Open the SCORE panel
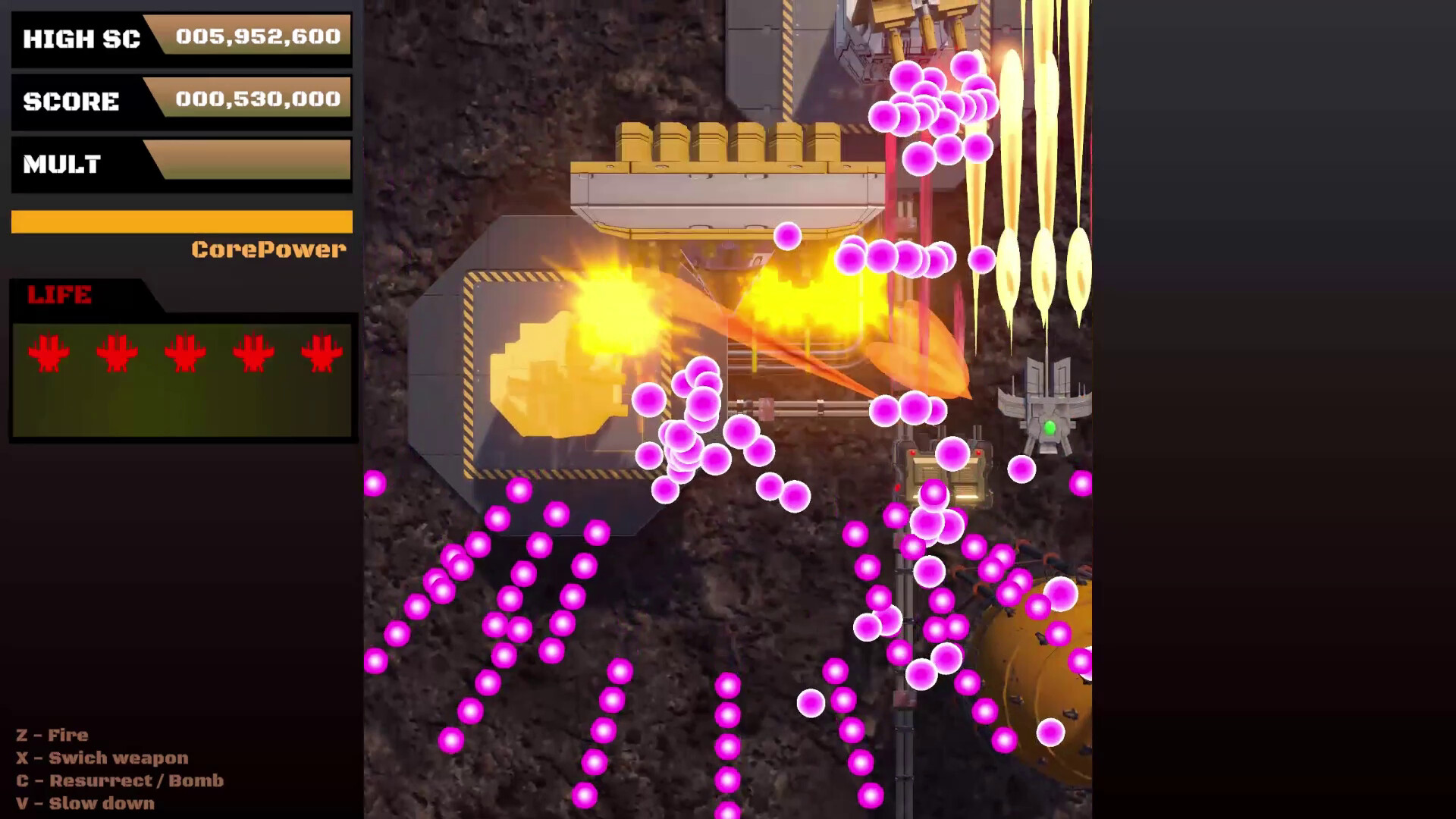 click(180, 101)
